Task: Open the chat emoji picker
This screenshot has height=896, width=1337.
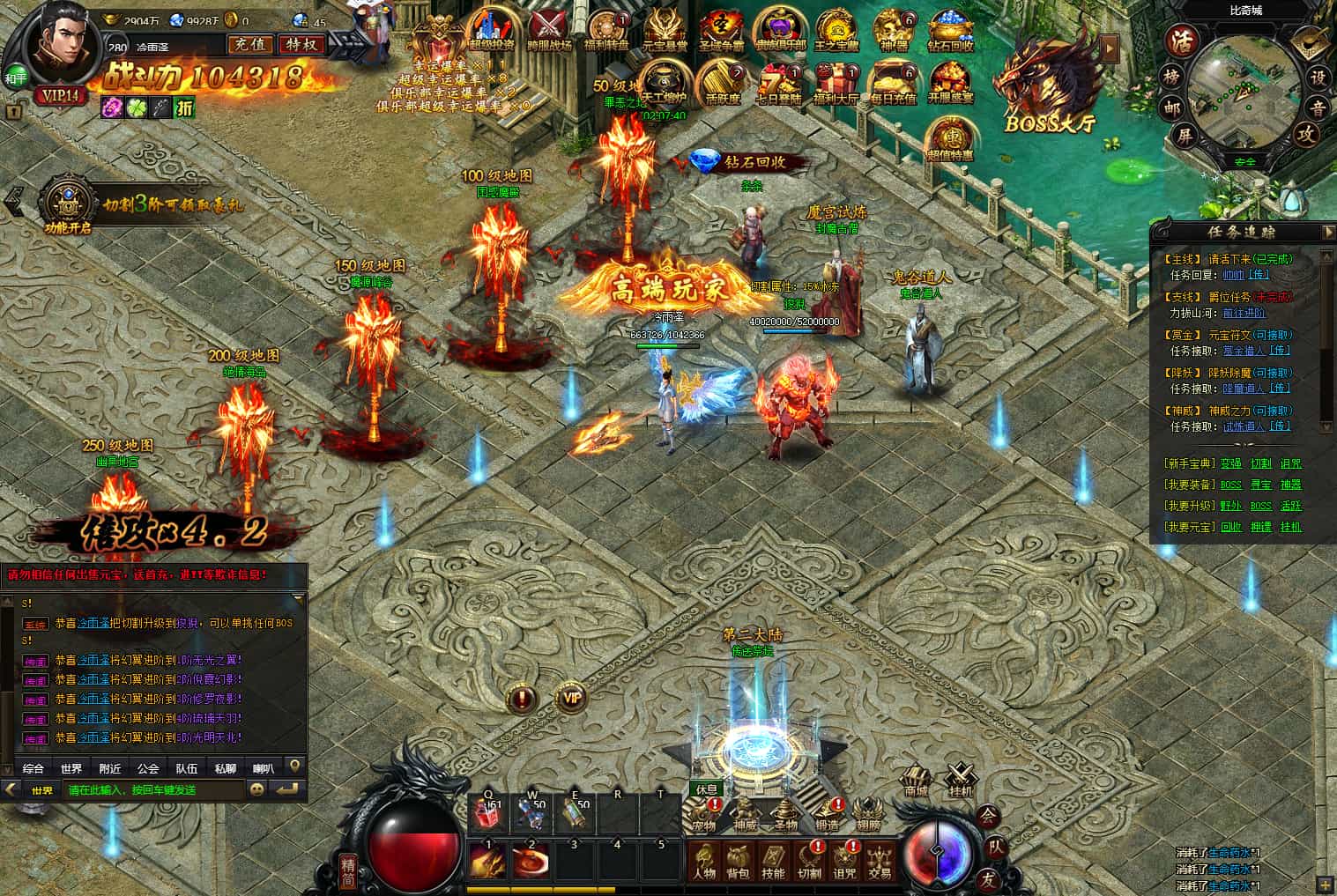Action: click(256, 790)
